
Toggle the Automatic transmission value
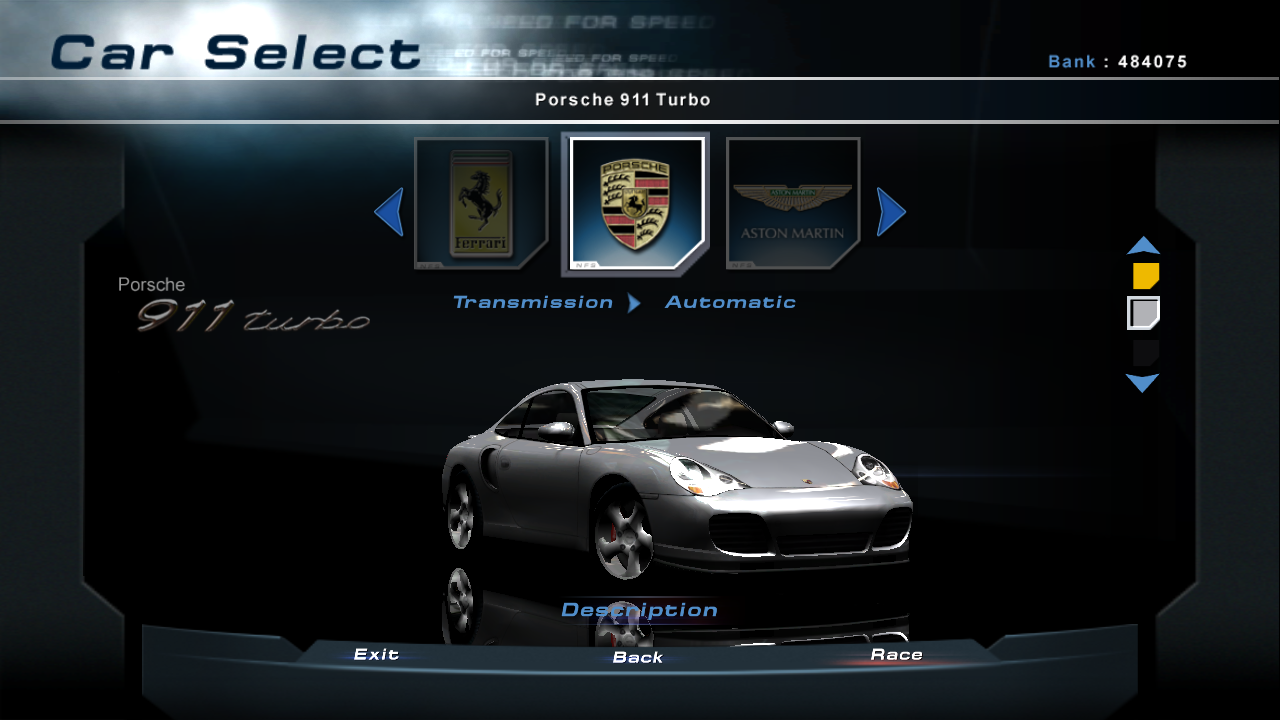point(730,302)
